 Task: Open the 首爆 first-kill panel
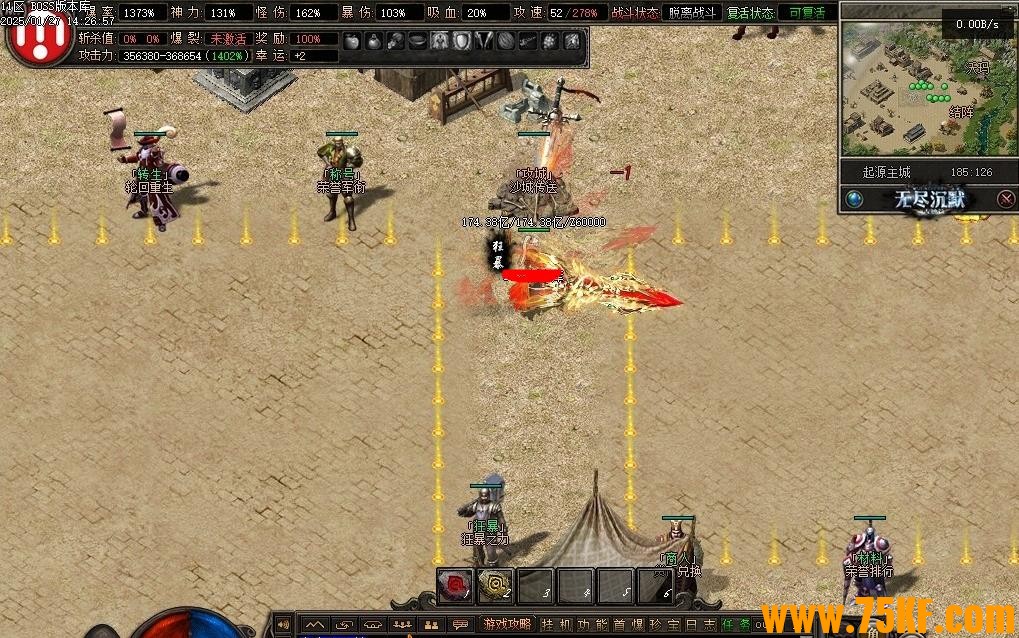[628, 625]
